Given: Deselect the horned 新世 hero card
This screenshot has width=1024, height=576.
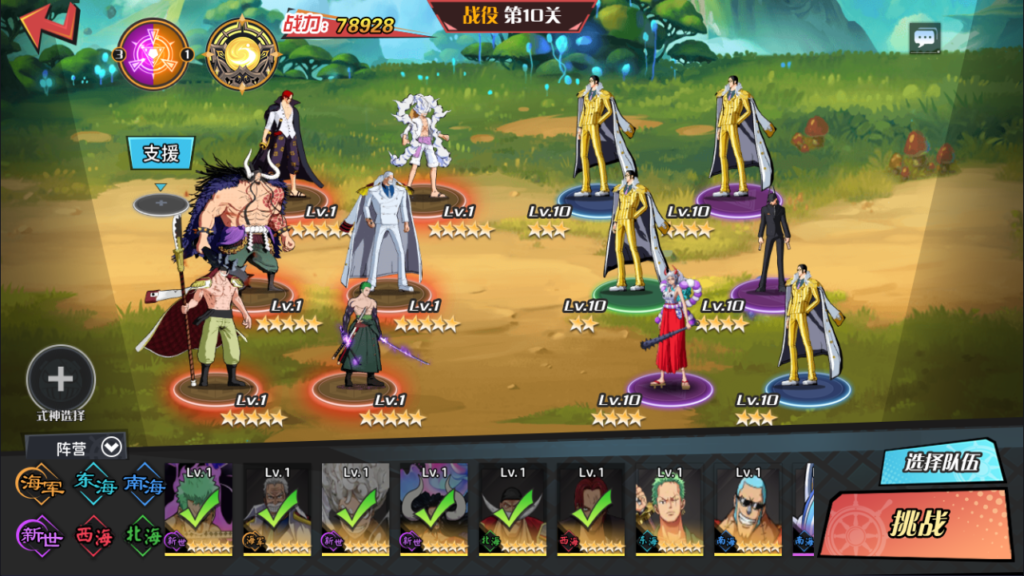Looking at the screenshot, I should pos(434,509).
